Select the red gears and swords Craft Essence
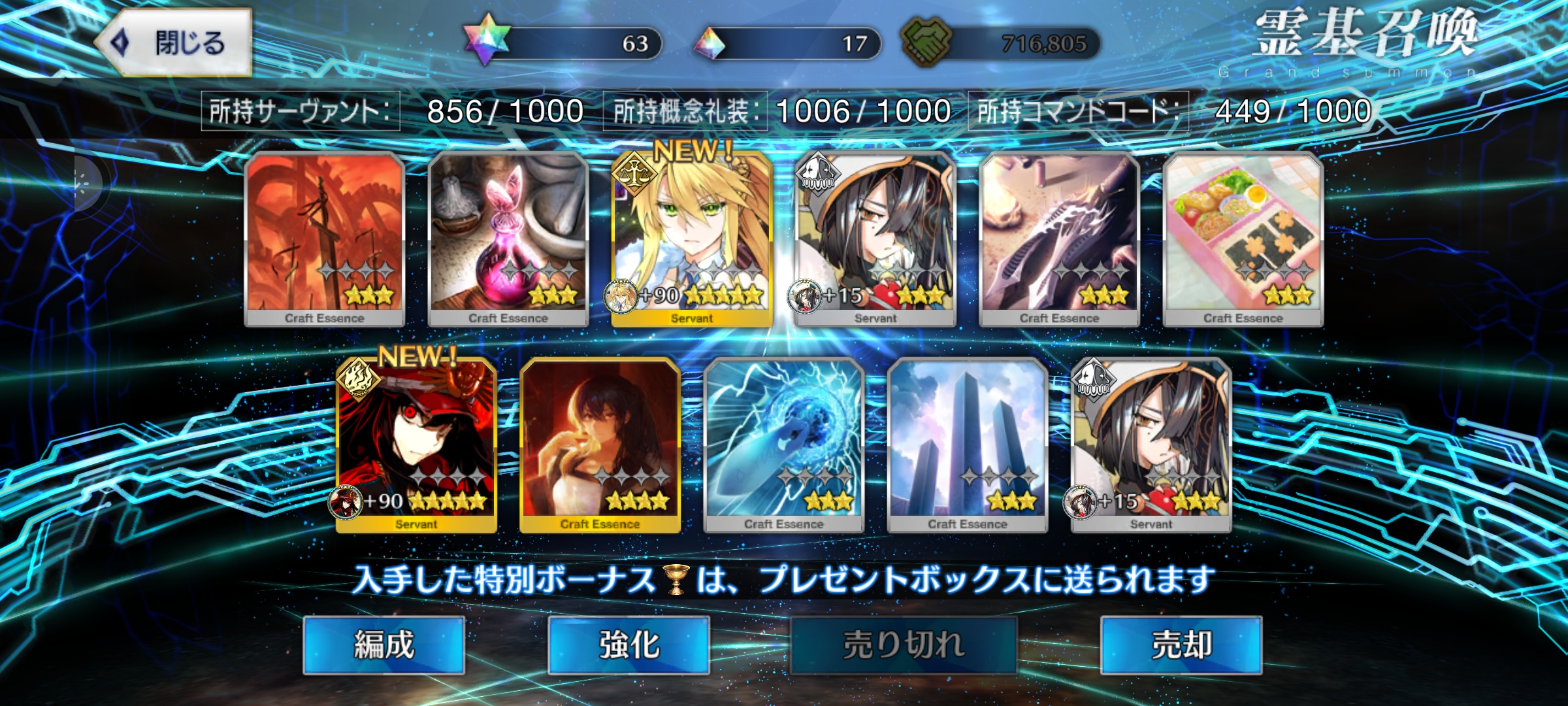1568x706 pixels. tap(325, 239)
